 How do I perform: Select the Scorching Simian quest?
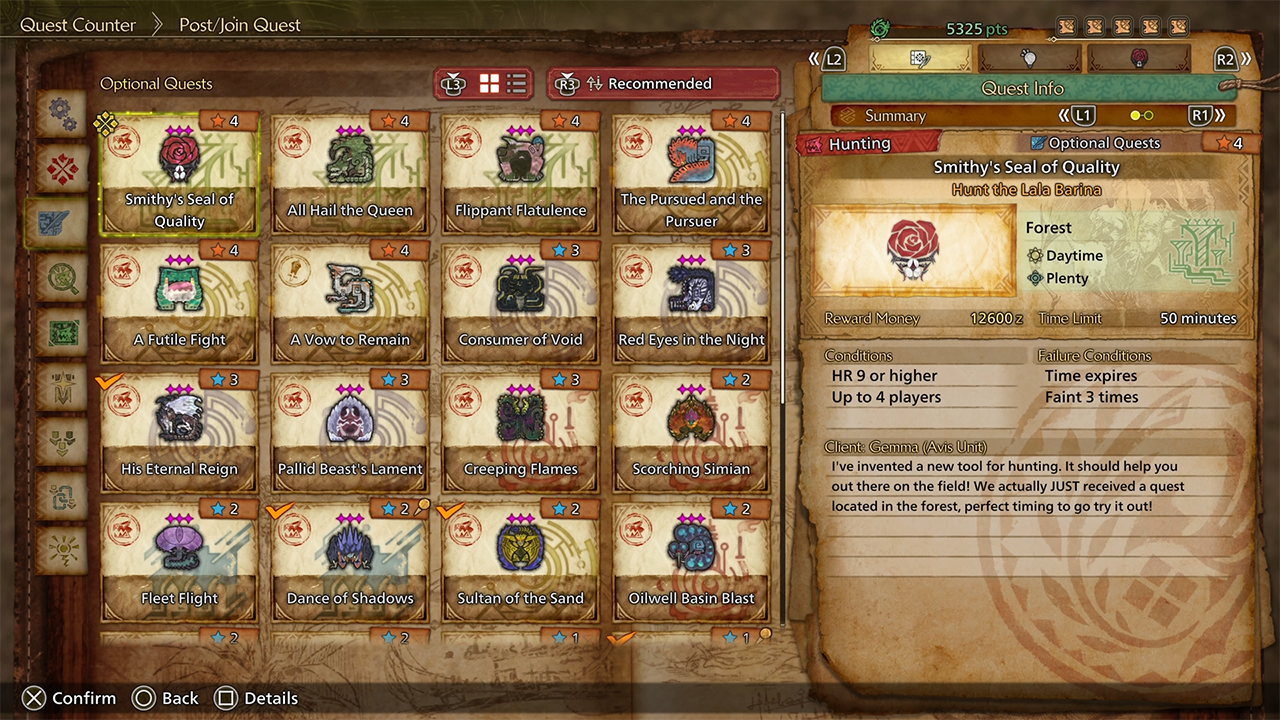pos(691,432)
